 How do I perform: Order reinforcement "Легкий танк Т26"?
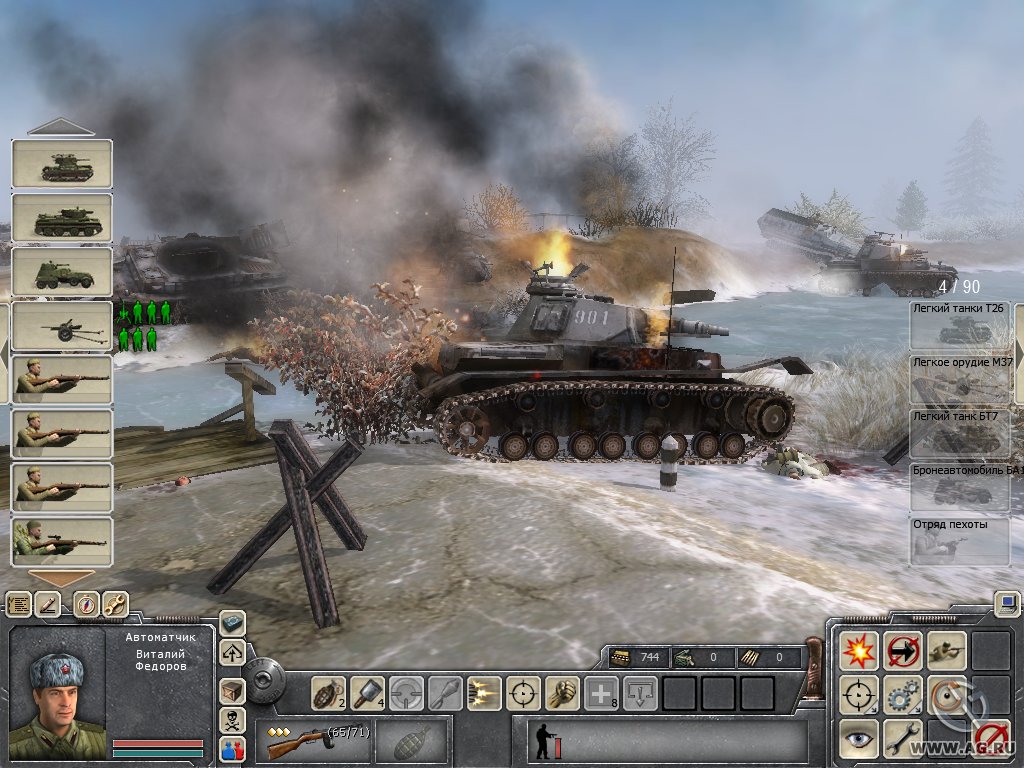coord(960,325)
